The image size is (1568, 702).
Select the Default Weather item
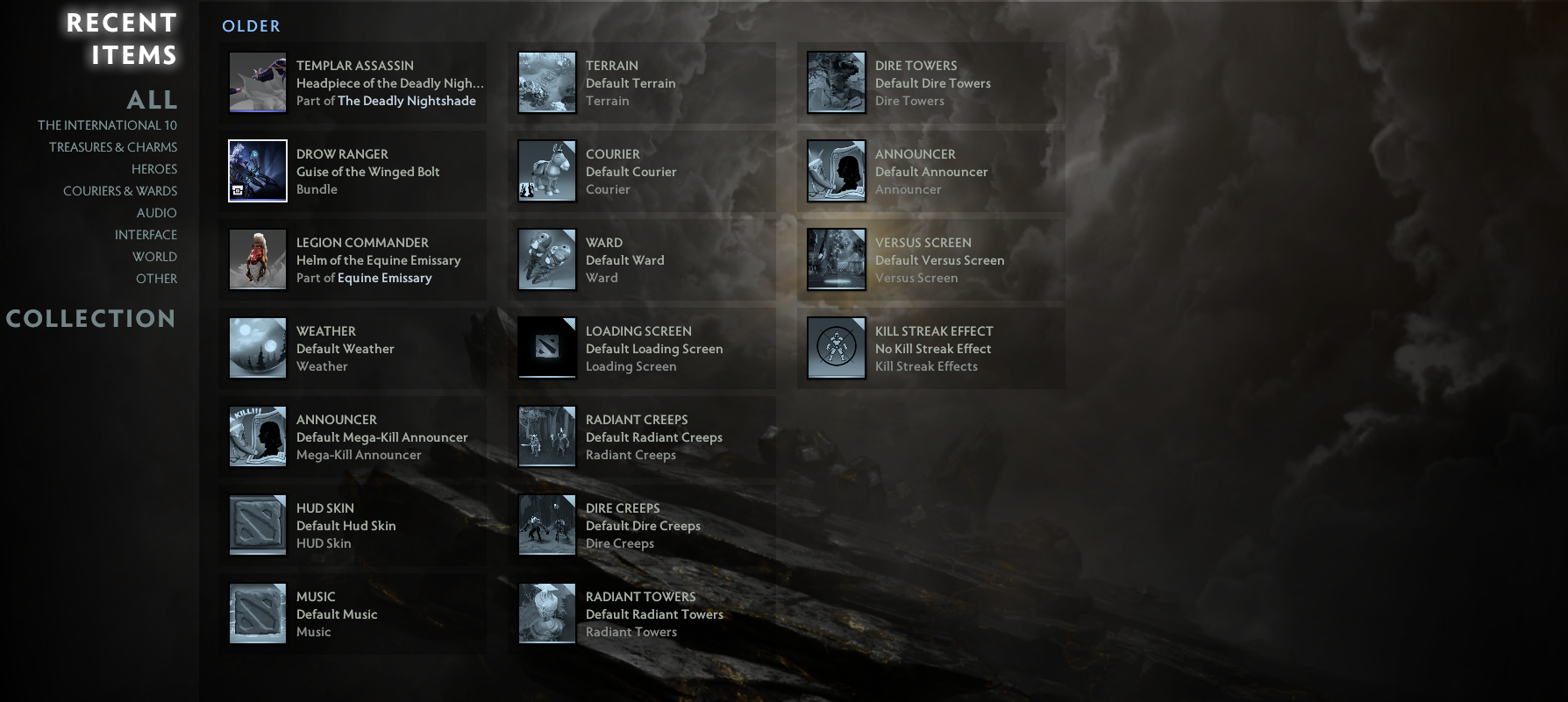256,347
